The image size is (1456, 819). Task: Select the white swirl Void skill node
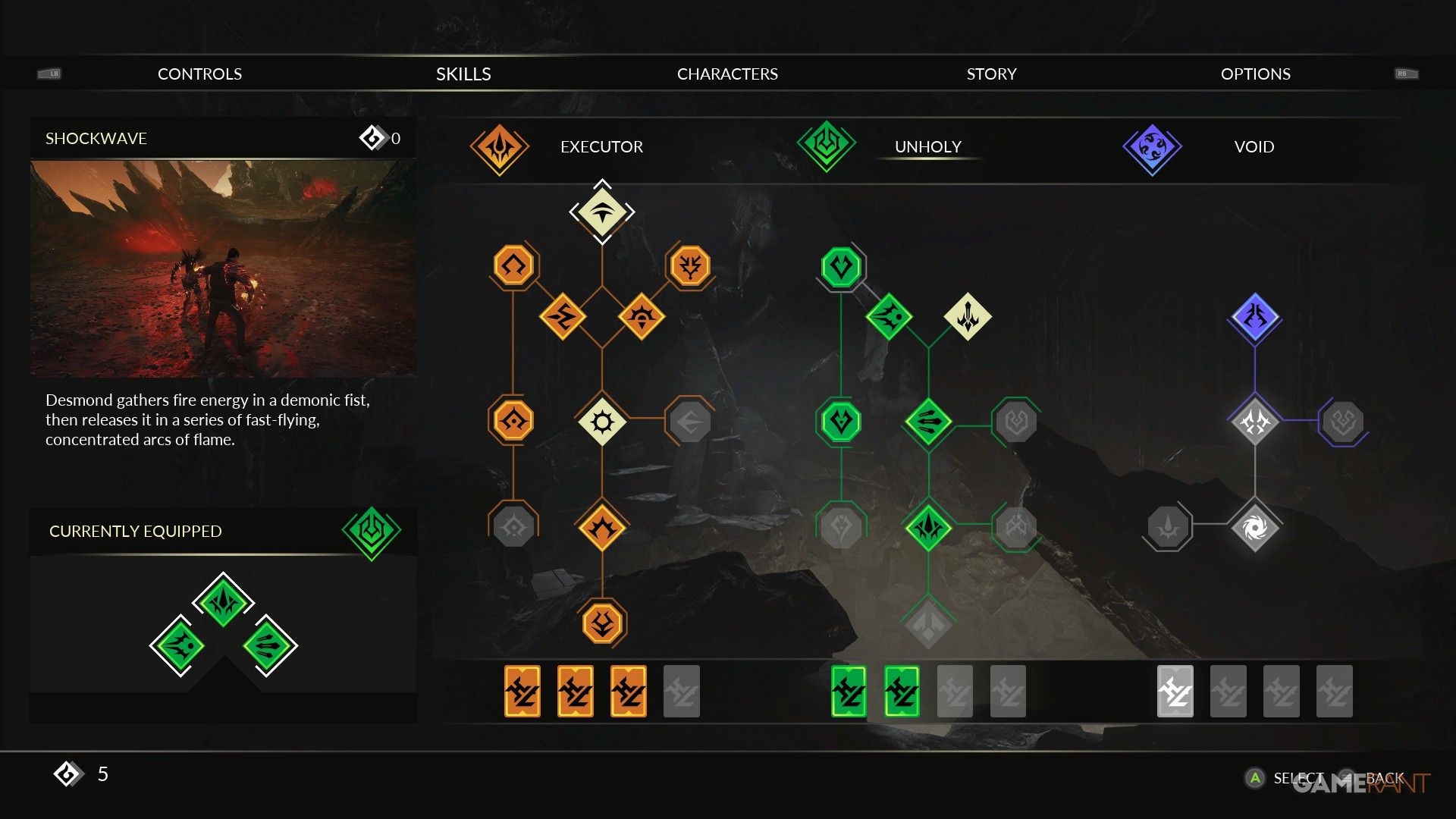[1254, 527]
